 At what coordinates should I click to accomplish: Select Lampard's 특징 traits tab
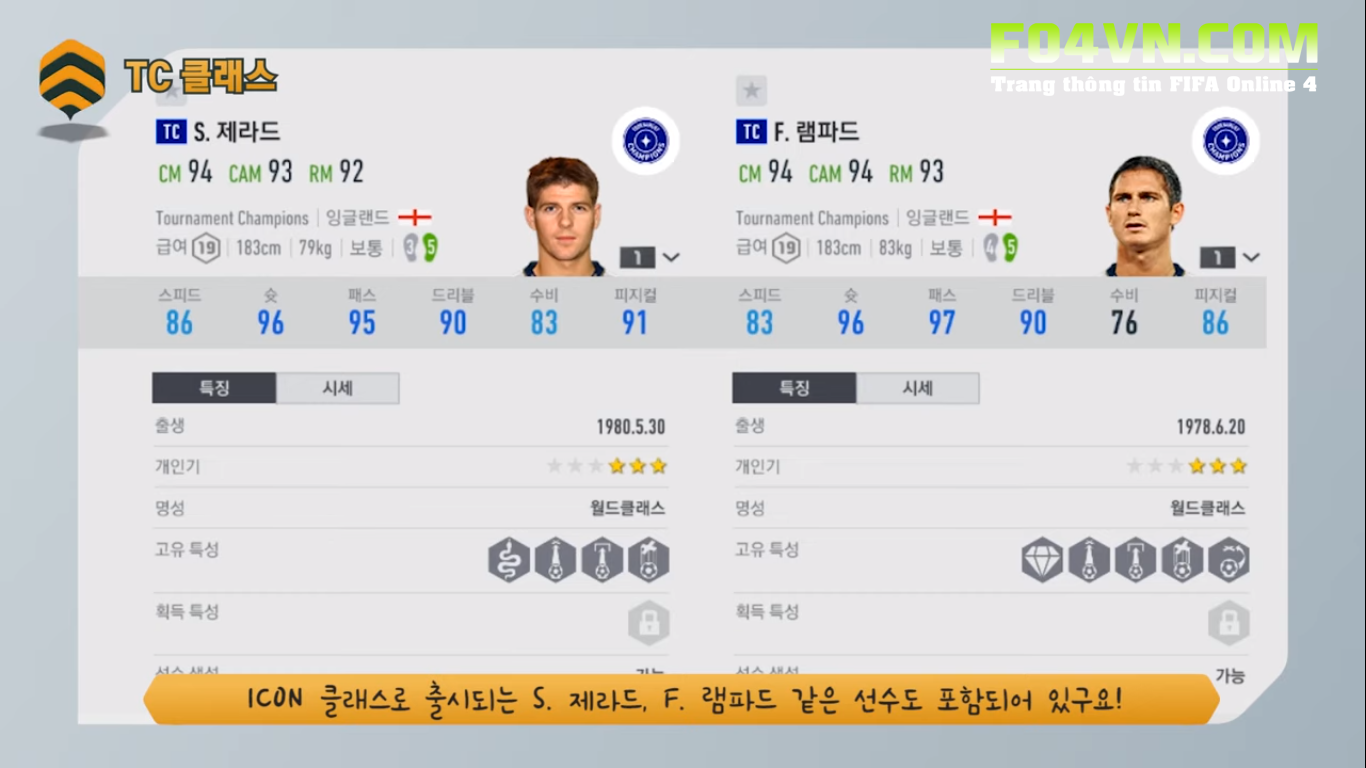[x=794, y=388]
